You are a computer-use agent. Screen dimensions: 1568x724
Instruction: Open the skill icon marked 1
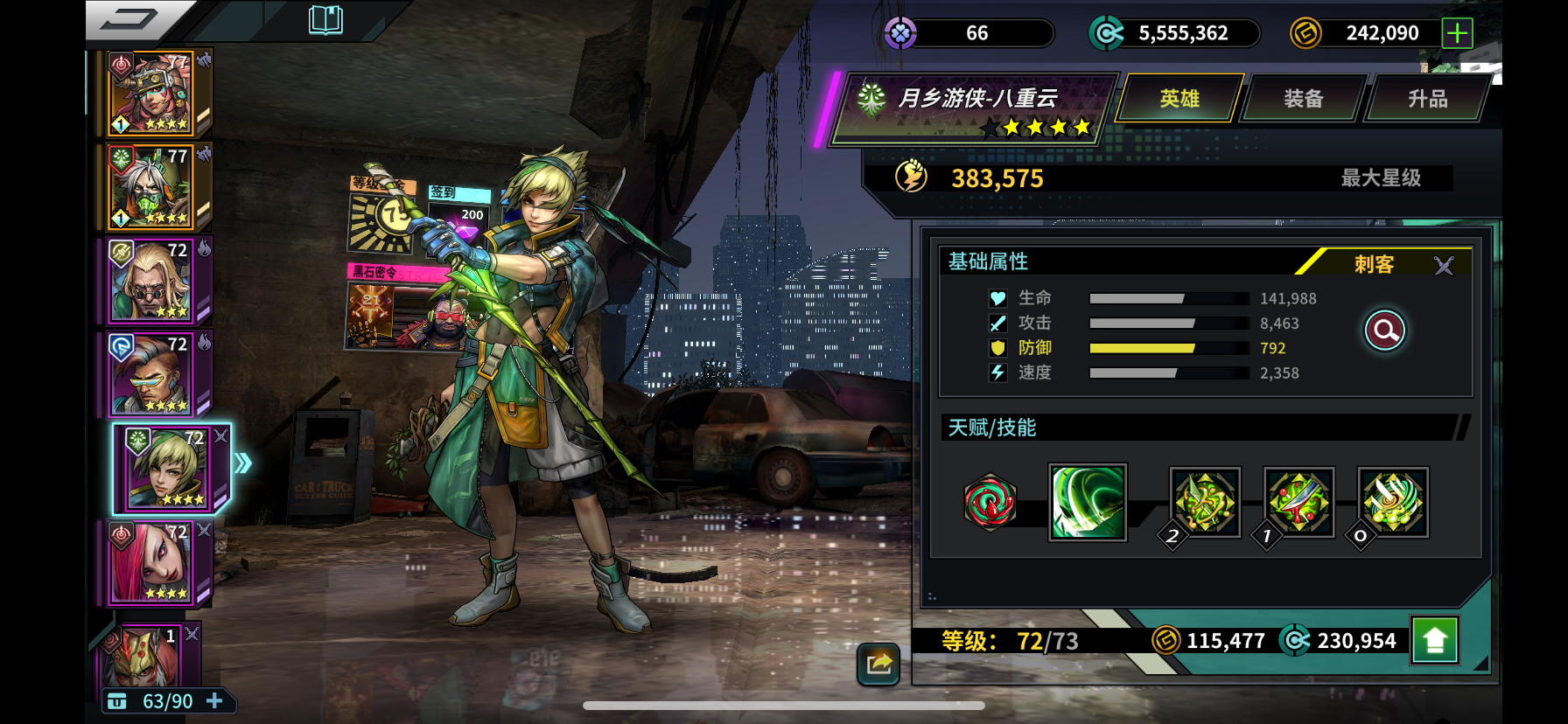1298,503
